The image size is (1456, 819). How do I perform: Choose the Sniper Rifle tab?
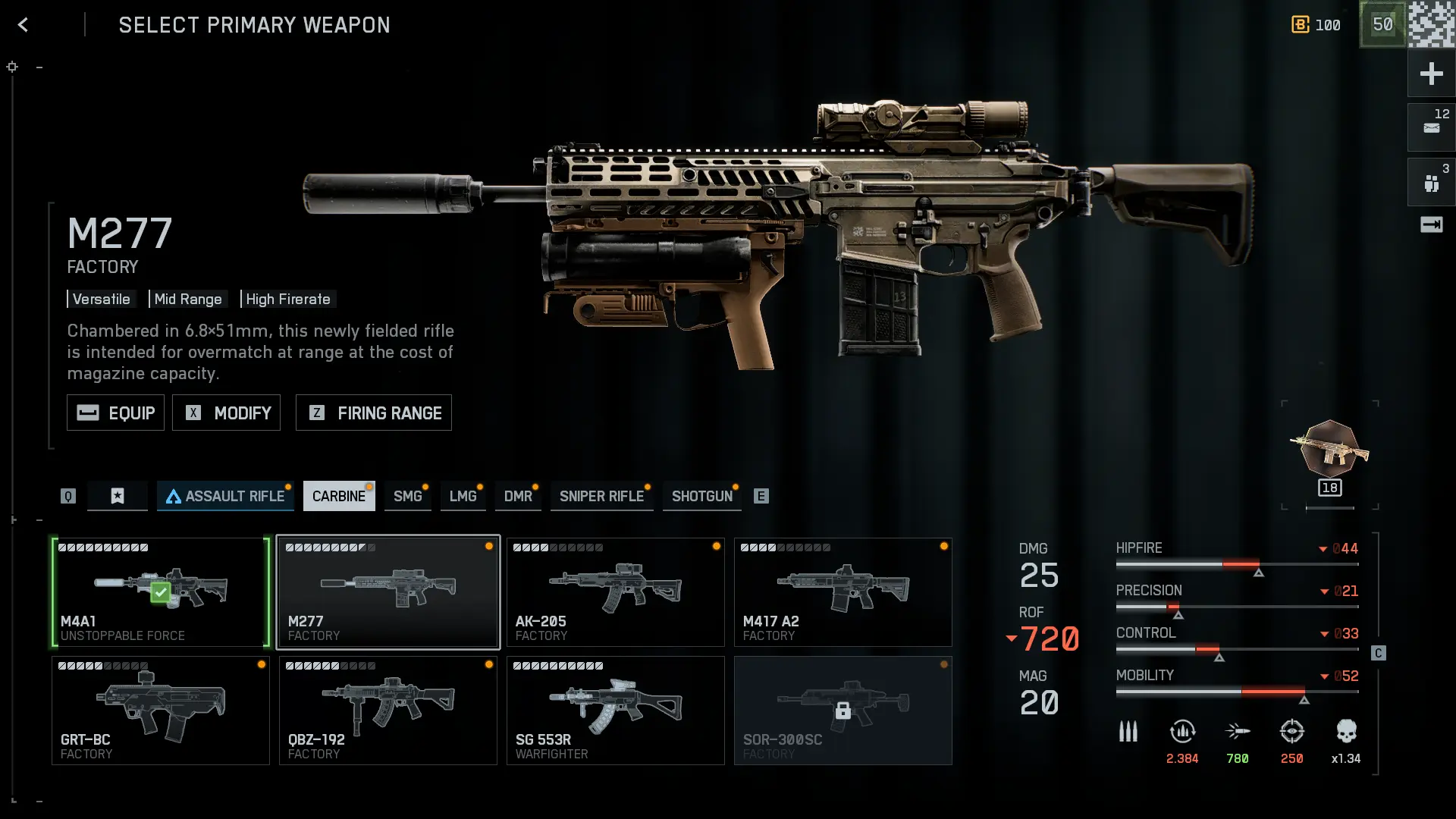[601, 496]
